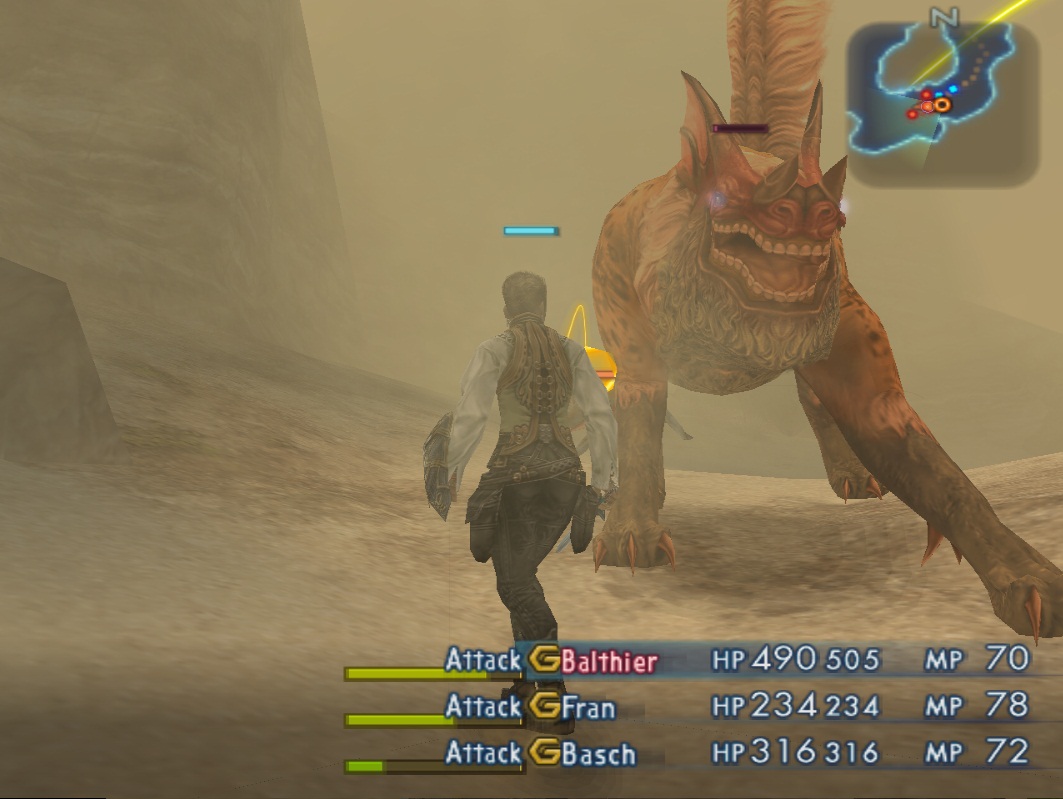The height and width of the screenshot is (799, 1063).
Task: Click Balthier's gambit icon
Action: (544, 660)
